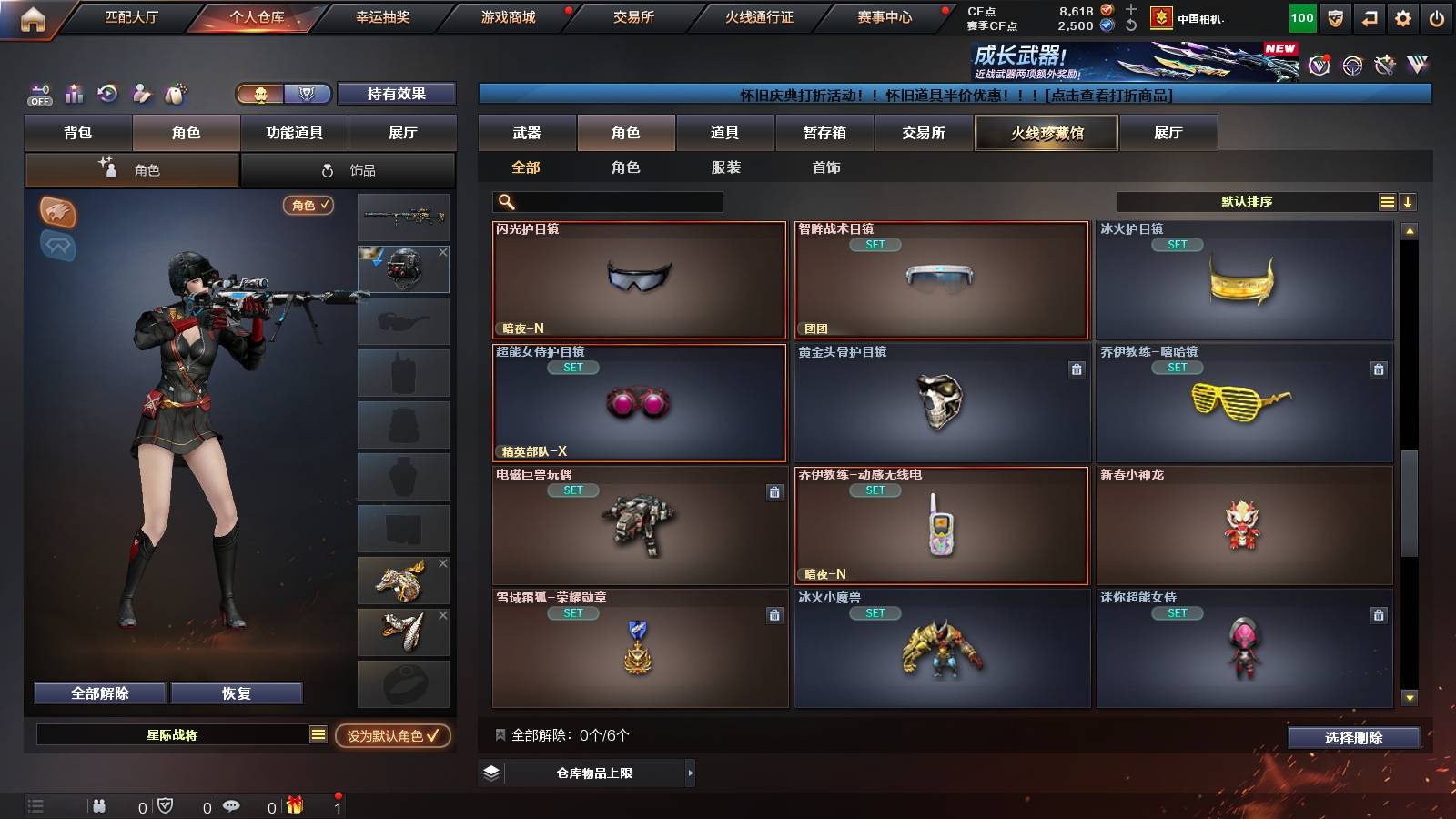Click the trash icon on 黄金头骨护目镜 item
This screenshot has width=1456, height=819.
coord(1076,370)
